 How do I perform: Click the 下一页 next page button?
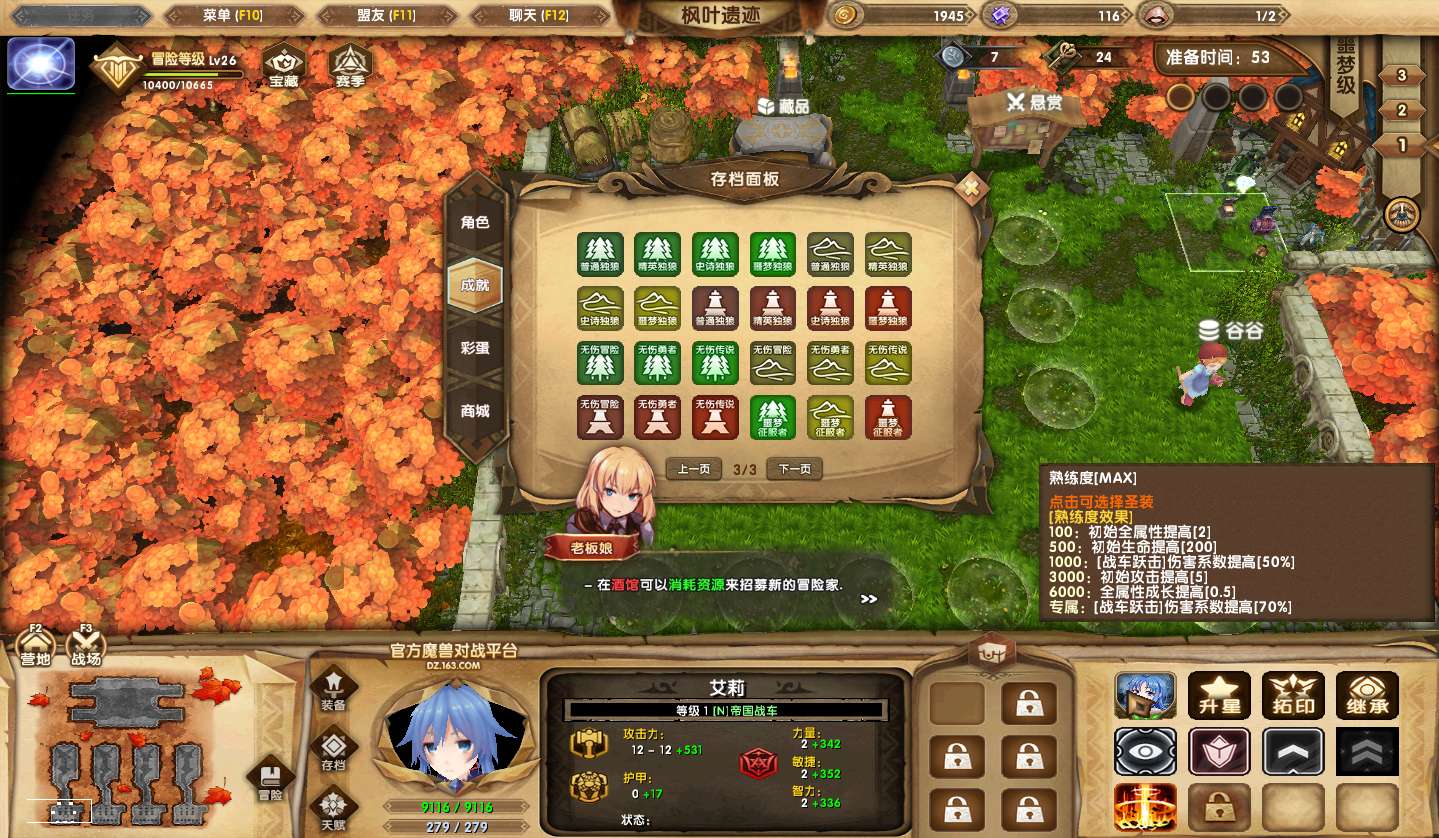click(794, 469)
